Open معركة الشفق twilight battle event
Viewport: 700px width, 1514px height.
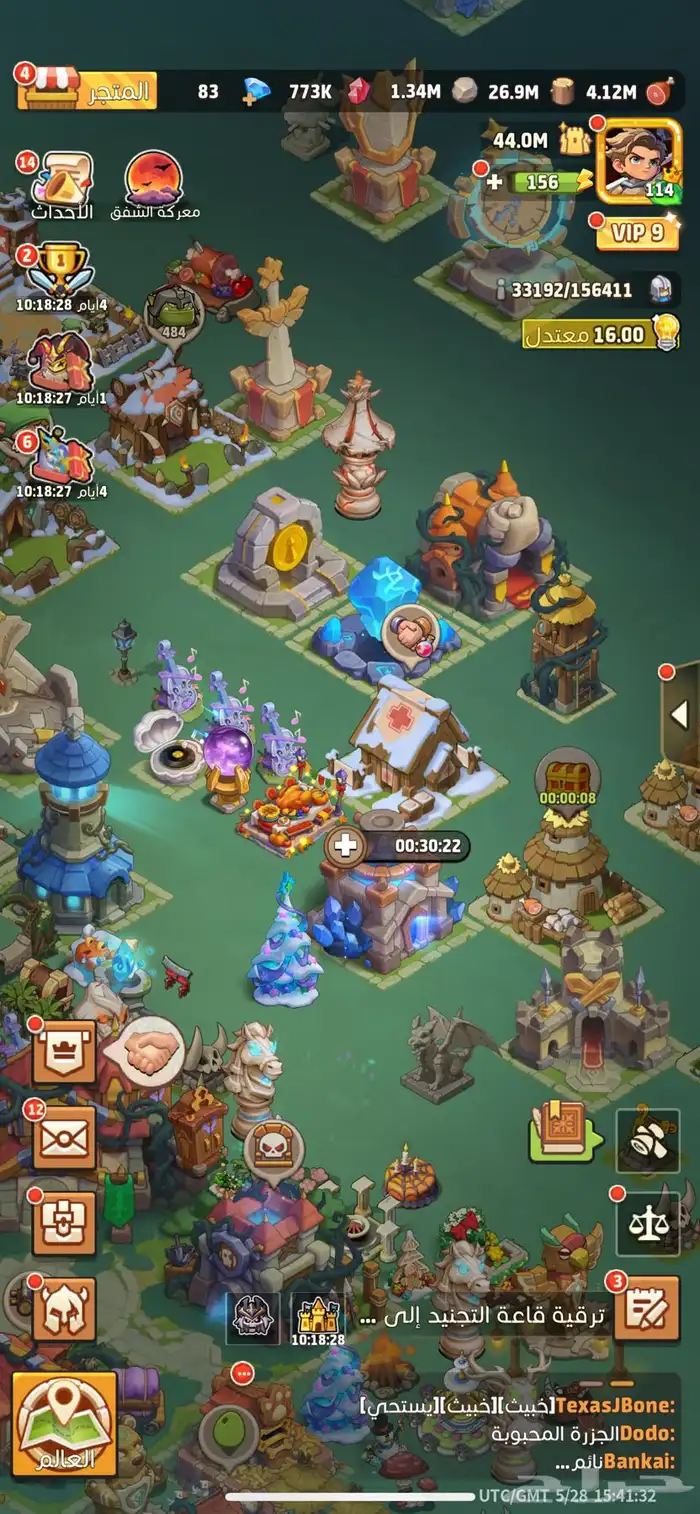coord(154,182)
